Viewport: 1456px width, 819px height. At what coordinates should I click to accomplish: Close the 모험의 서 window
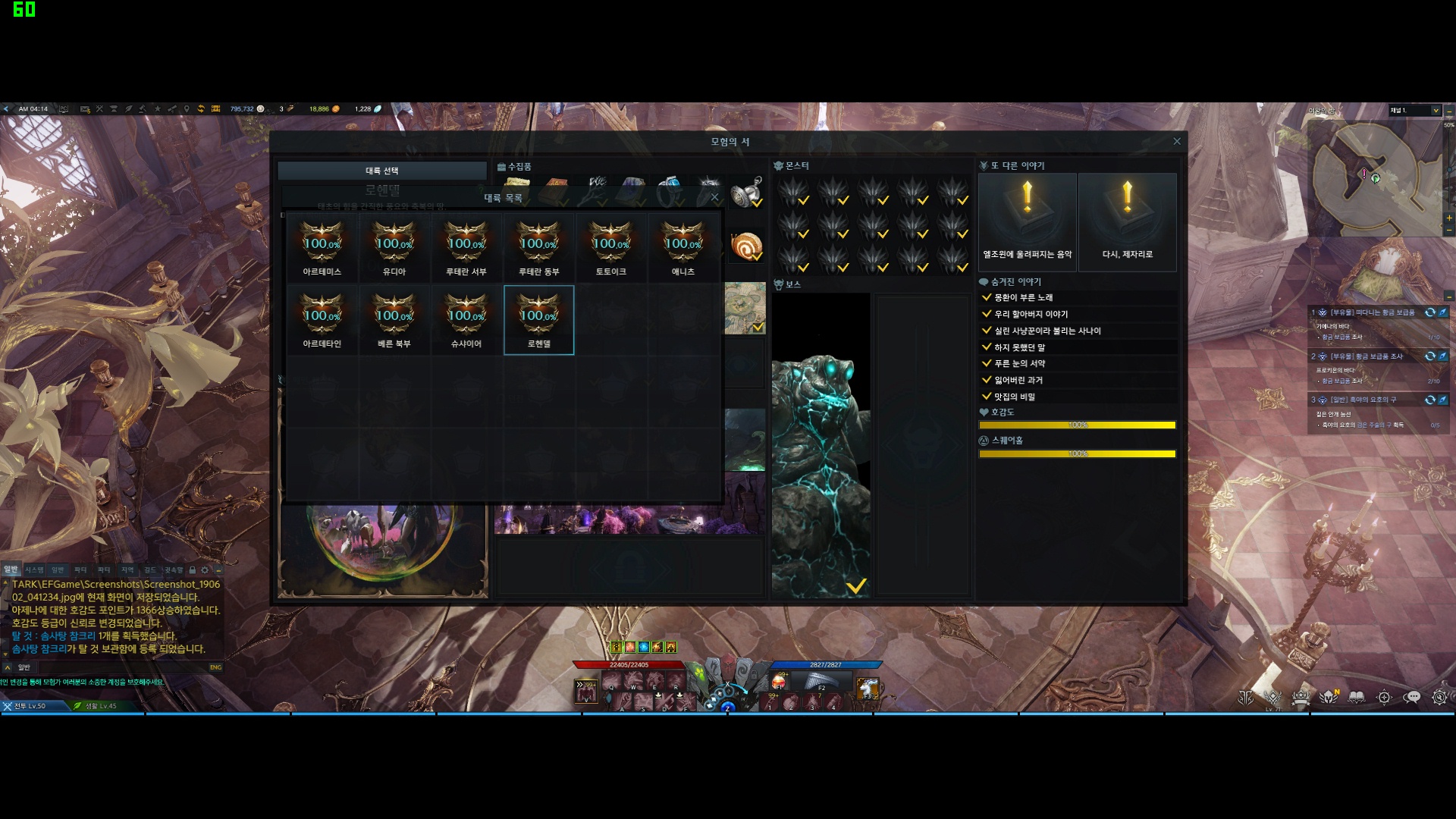pyautogui.click(x=1177, y=141)
